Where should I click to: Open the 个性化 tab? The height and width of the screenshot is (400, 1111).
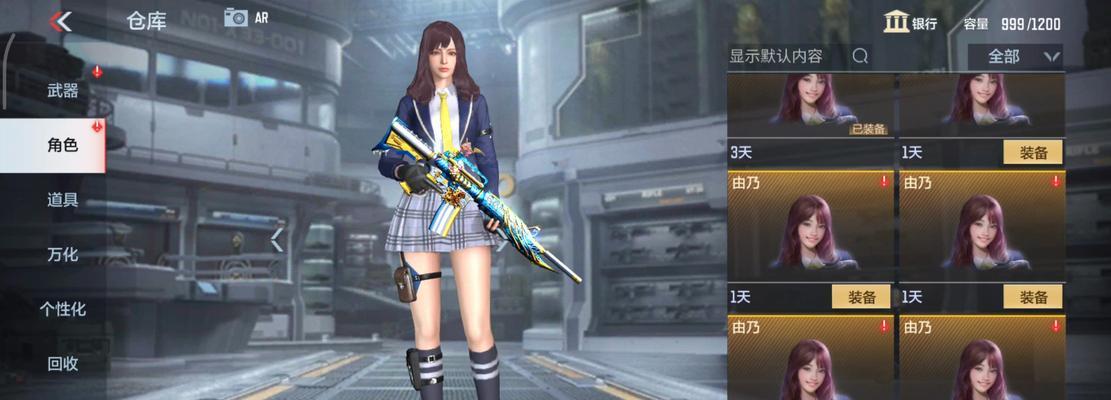[62, 309]
